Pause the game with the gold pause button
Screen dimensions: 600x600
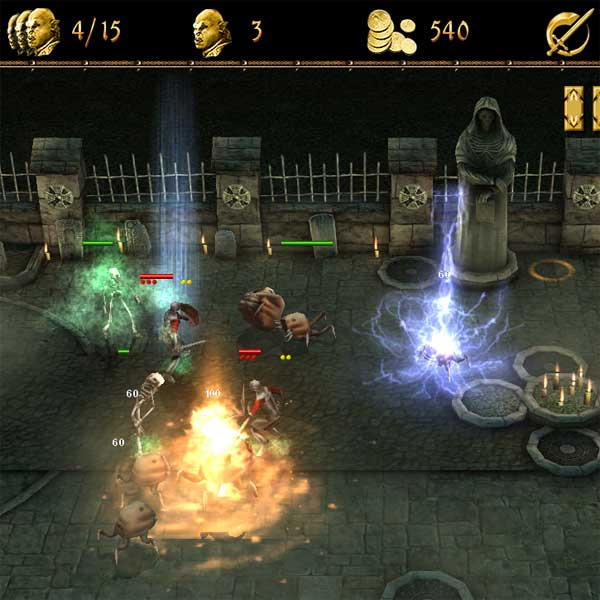[581, 108]
